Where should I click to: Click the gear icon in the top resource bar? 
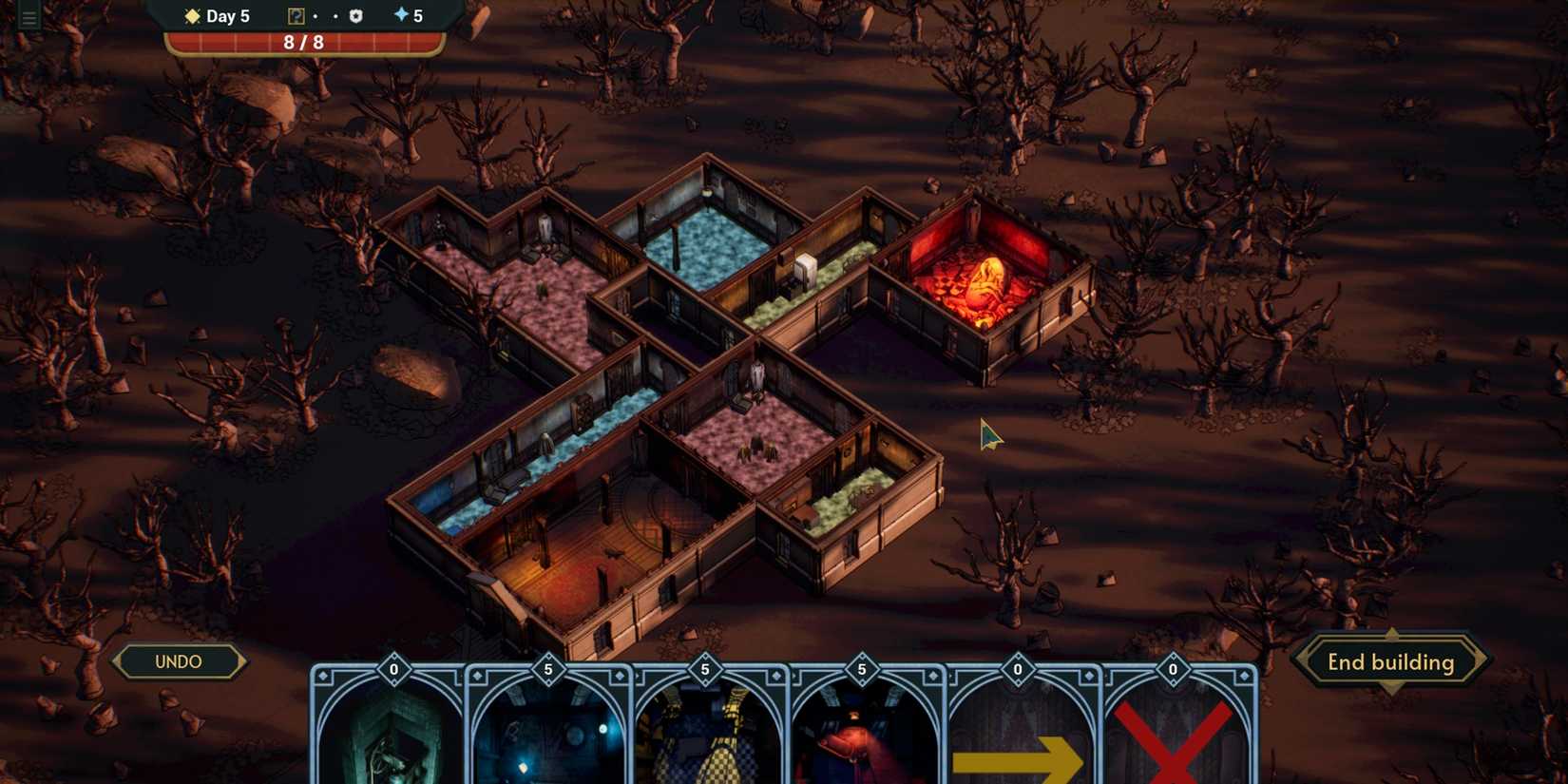pos(355,15)
